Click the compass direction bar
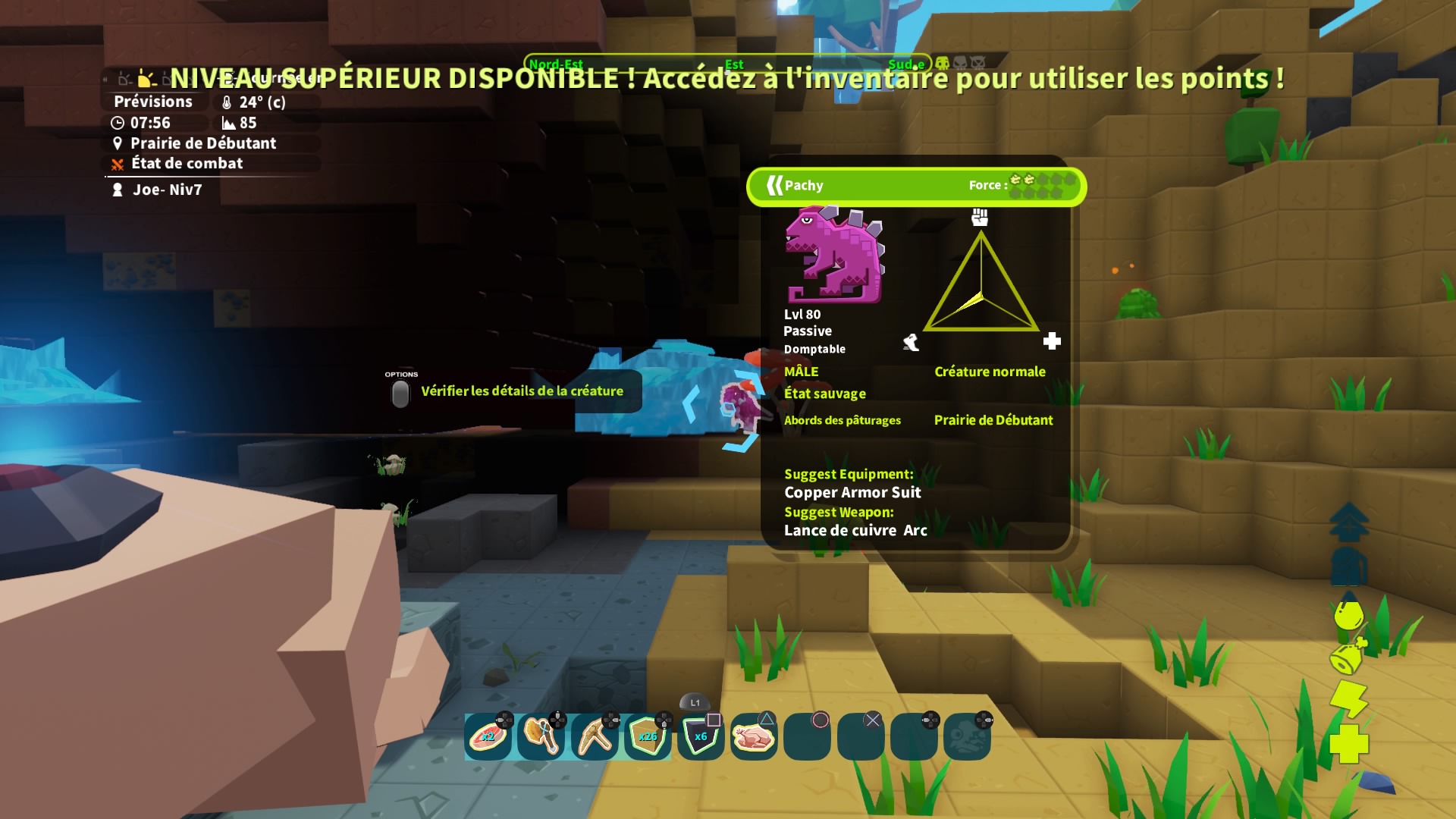 (726, 64)
